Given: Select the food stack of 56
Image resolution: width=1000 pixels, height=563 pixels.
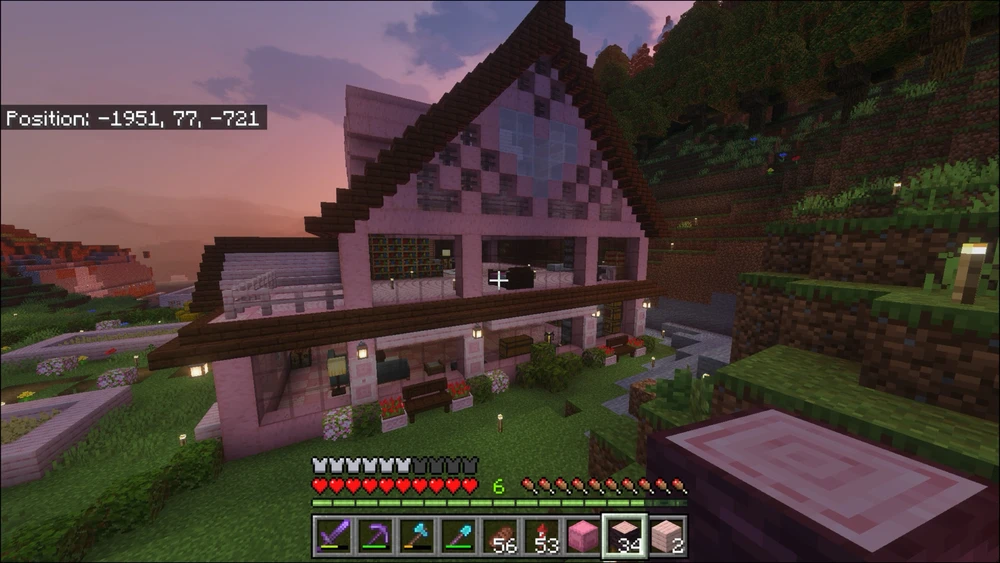Looking at the screenshot, I should [x=500, y=536].
